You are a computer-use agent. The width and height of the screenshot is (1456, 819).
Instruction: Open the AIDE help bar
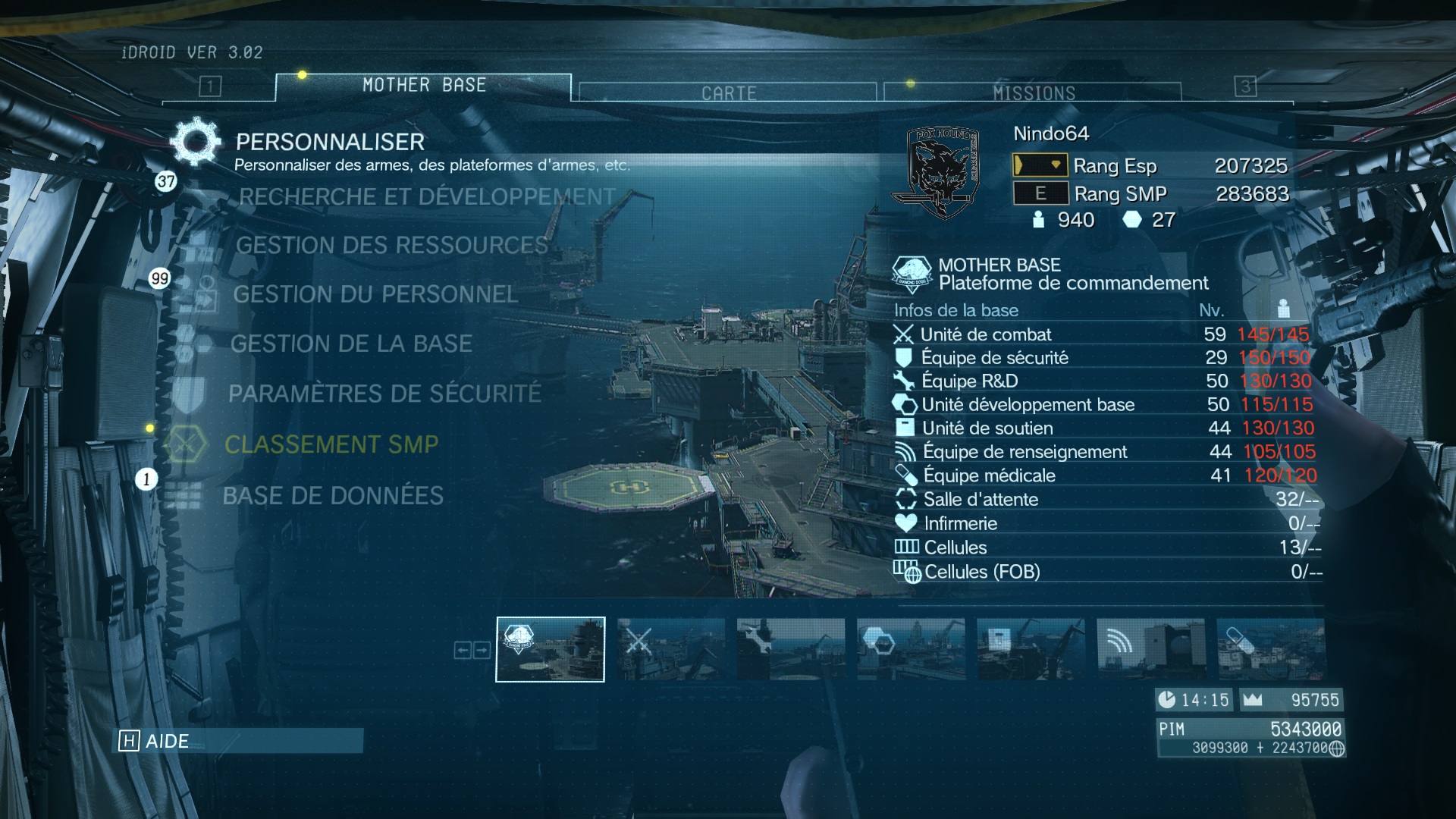click(237, 741)
